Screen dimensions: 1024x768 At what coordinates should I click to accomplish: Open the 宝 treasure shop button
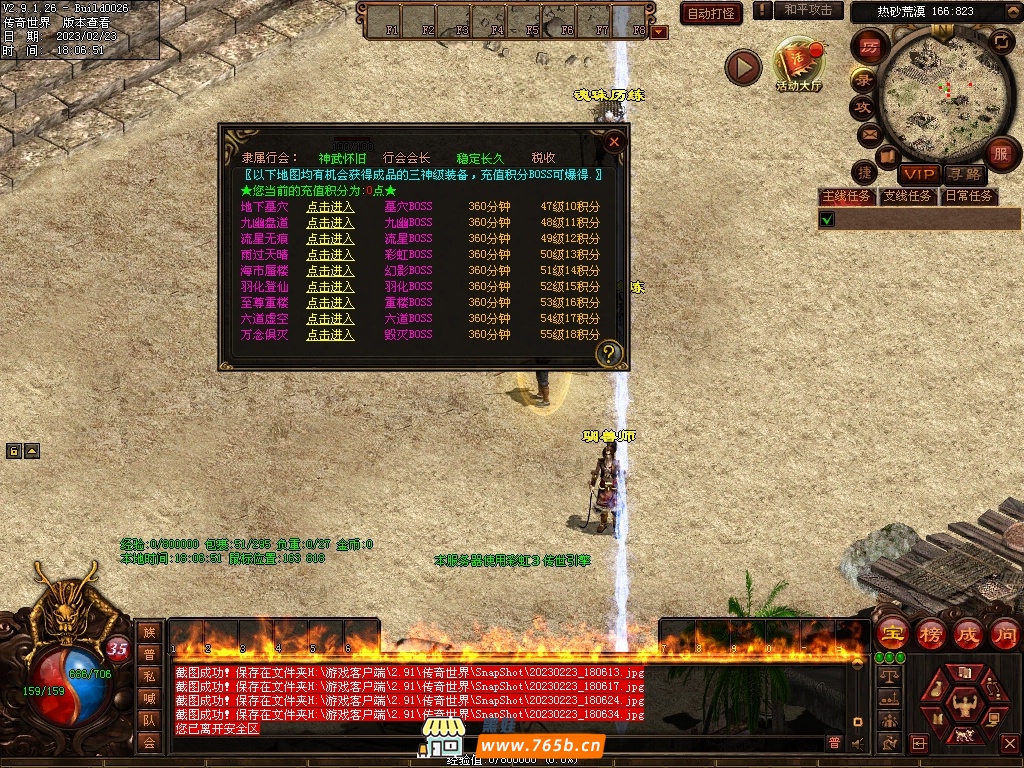coord(891,633)
